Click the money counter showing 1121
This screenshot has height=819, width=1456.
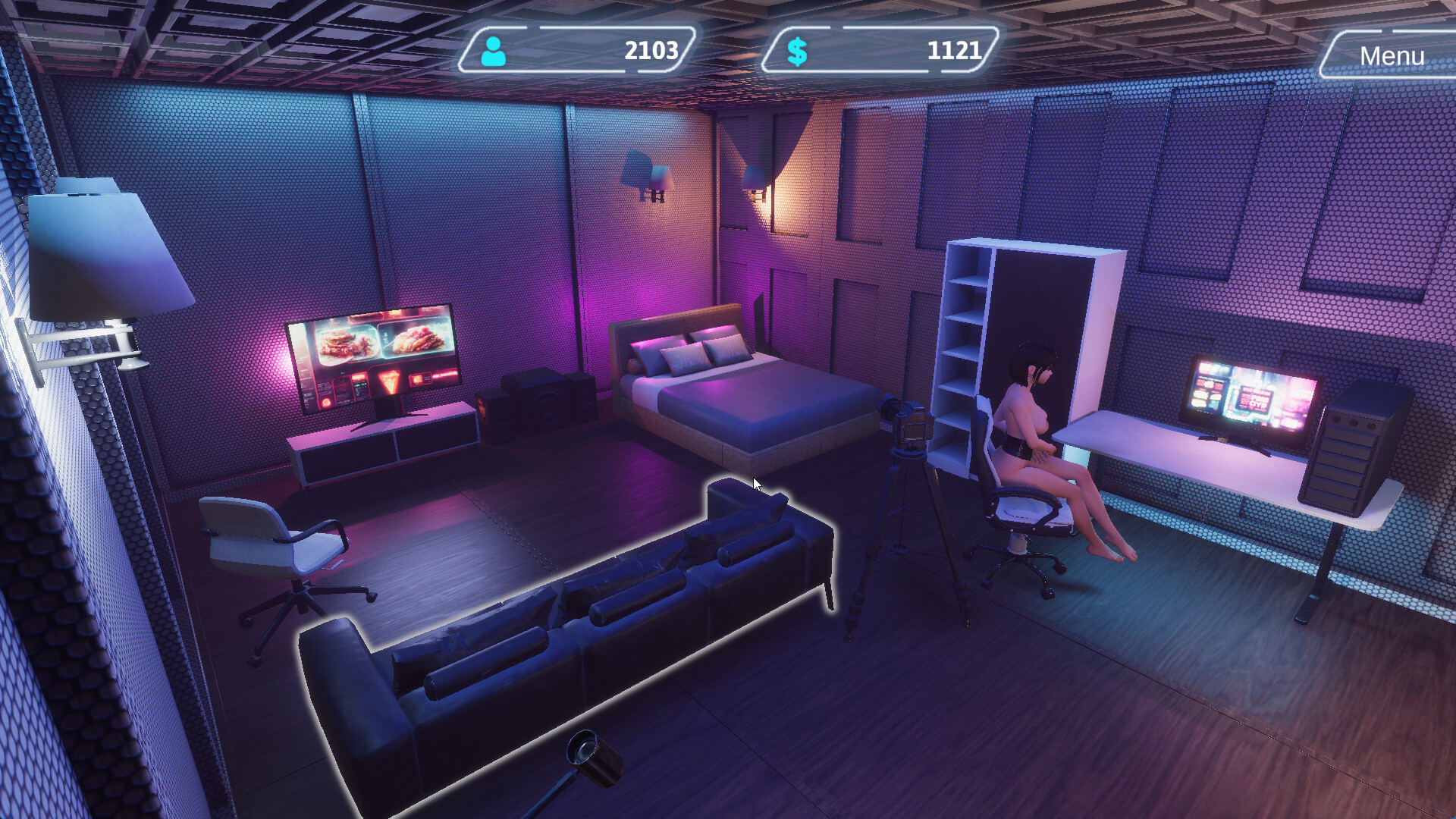click(955, 52)
